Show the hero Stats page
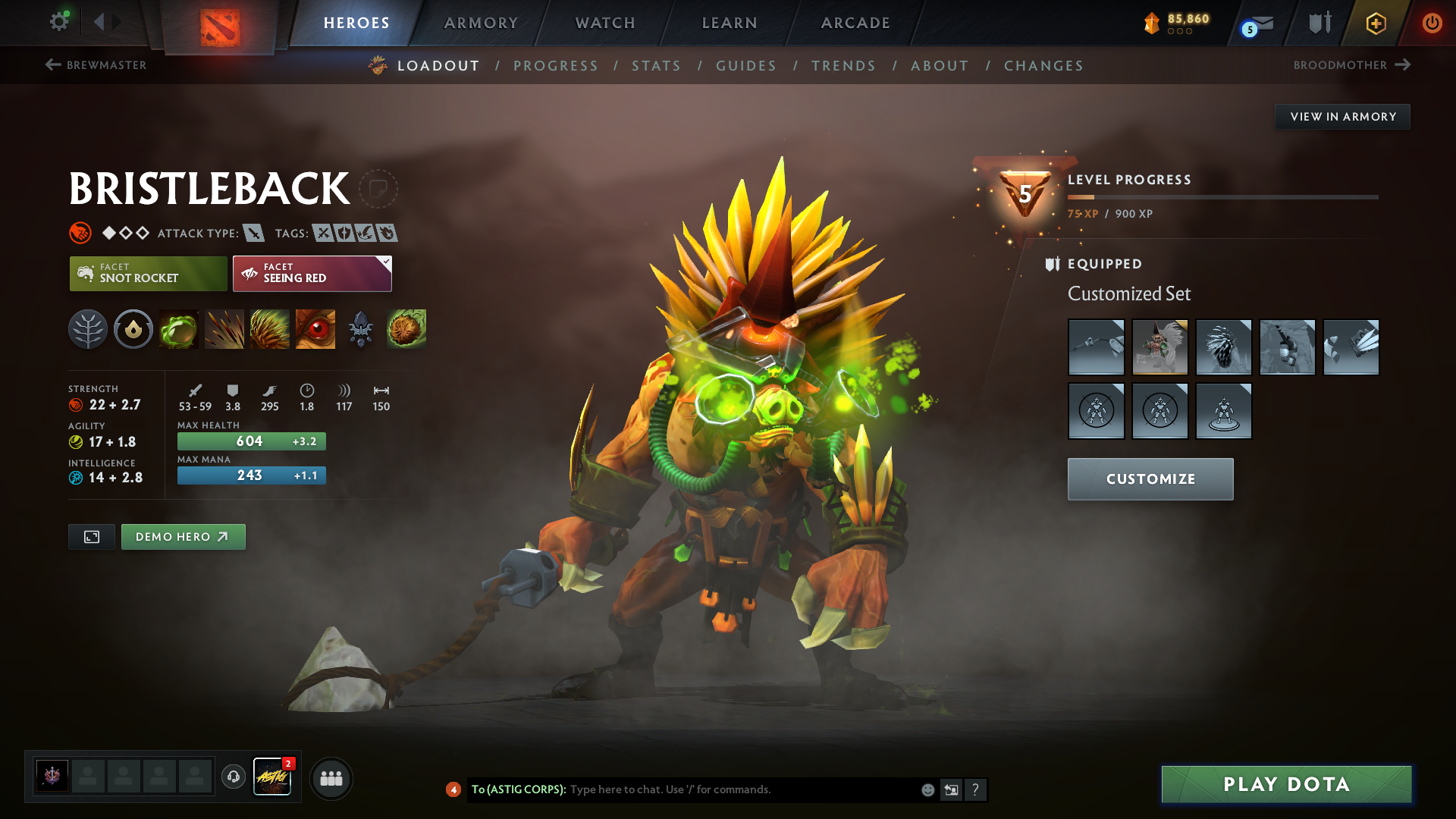The width and height of the screenshot is (1456, 819). point(656,66)
